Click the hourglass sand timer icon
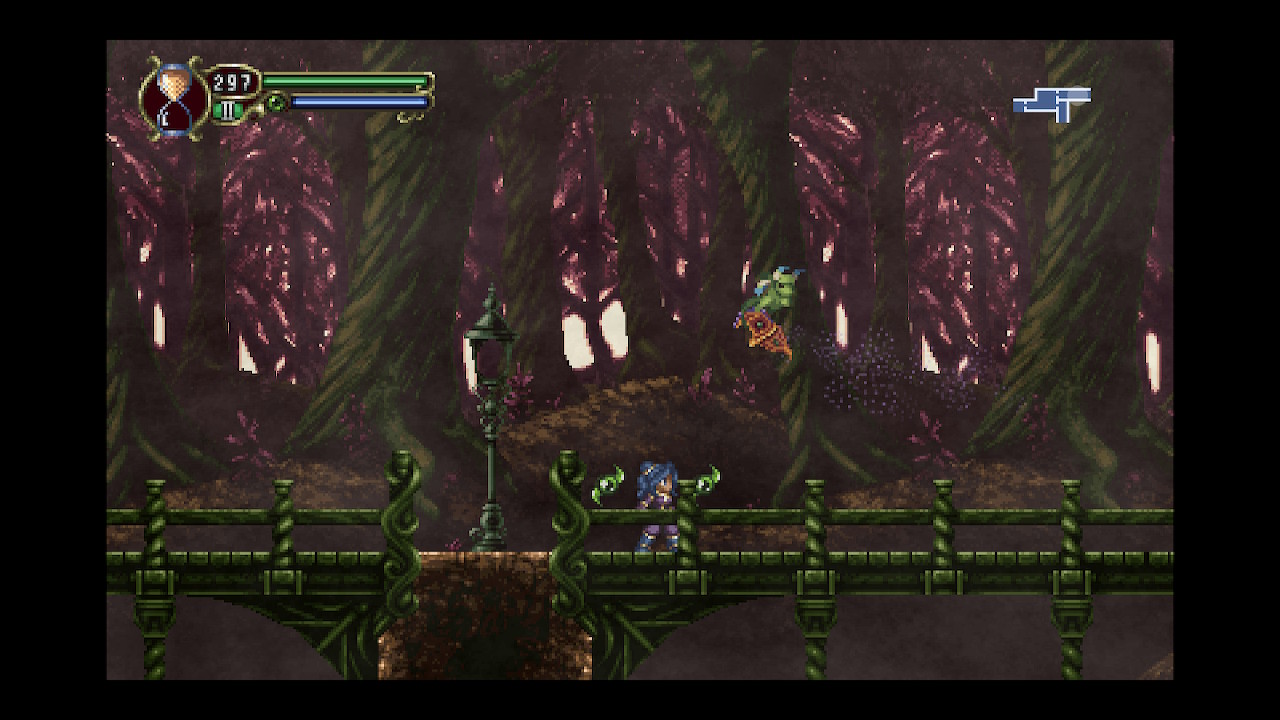The width and height of the screenshot is (1280, 720). click(x=175, y=98)
